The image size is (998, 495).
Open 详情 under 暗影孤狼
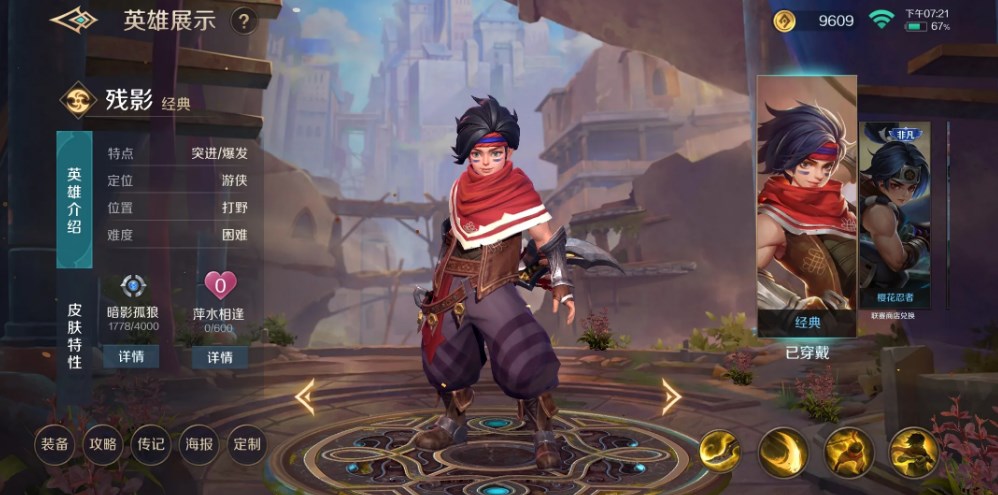132,357
